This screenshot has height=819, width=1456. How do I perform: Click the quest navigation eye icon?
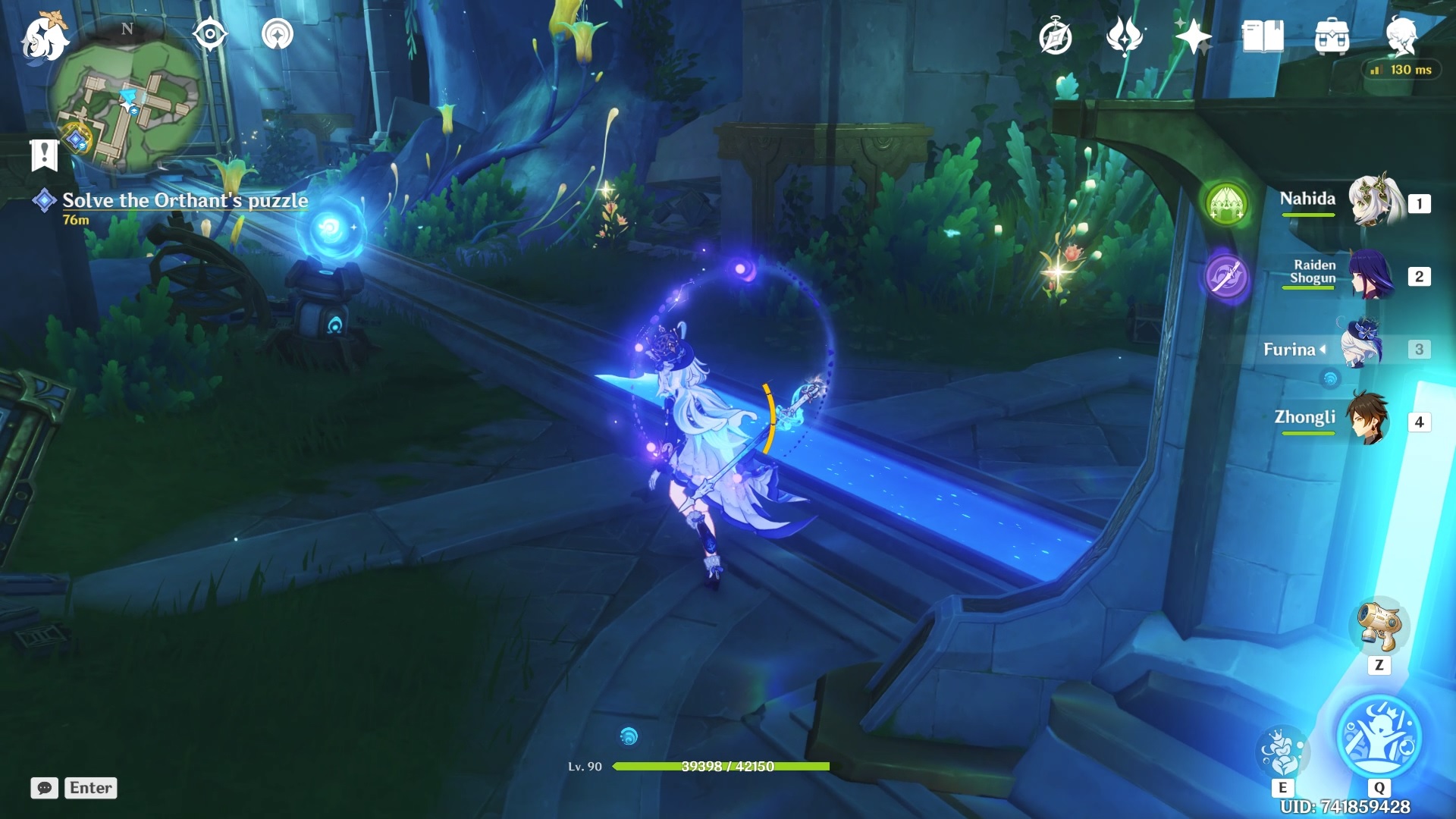point(210,35)
